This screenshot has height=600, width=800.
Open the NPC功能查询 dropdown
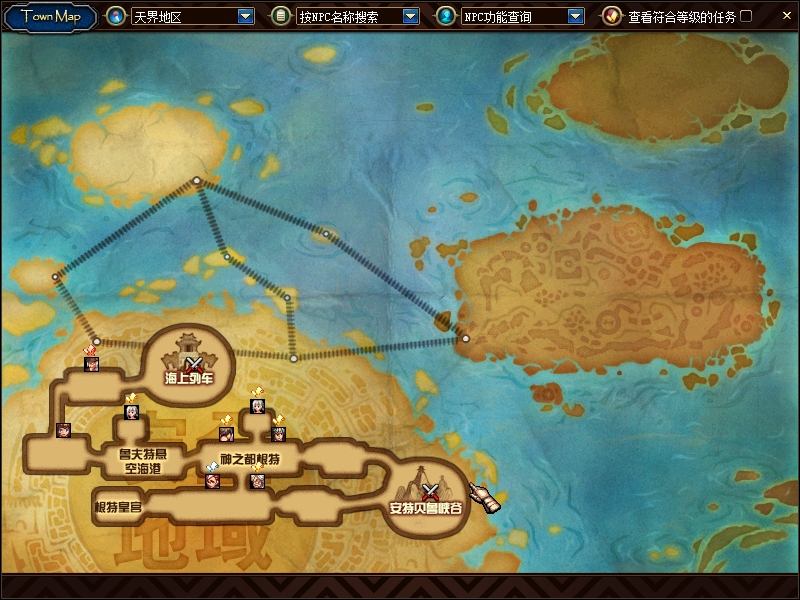tap(575, 16)
